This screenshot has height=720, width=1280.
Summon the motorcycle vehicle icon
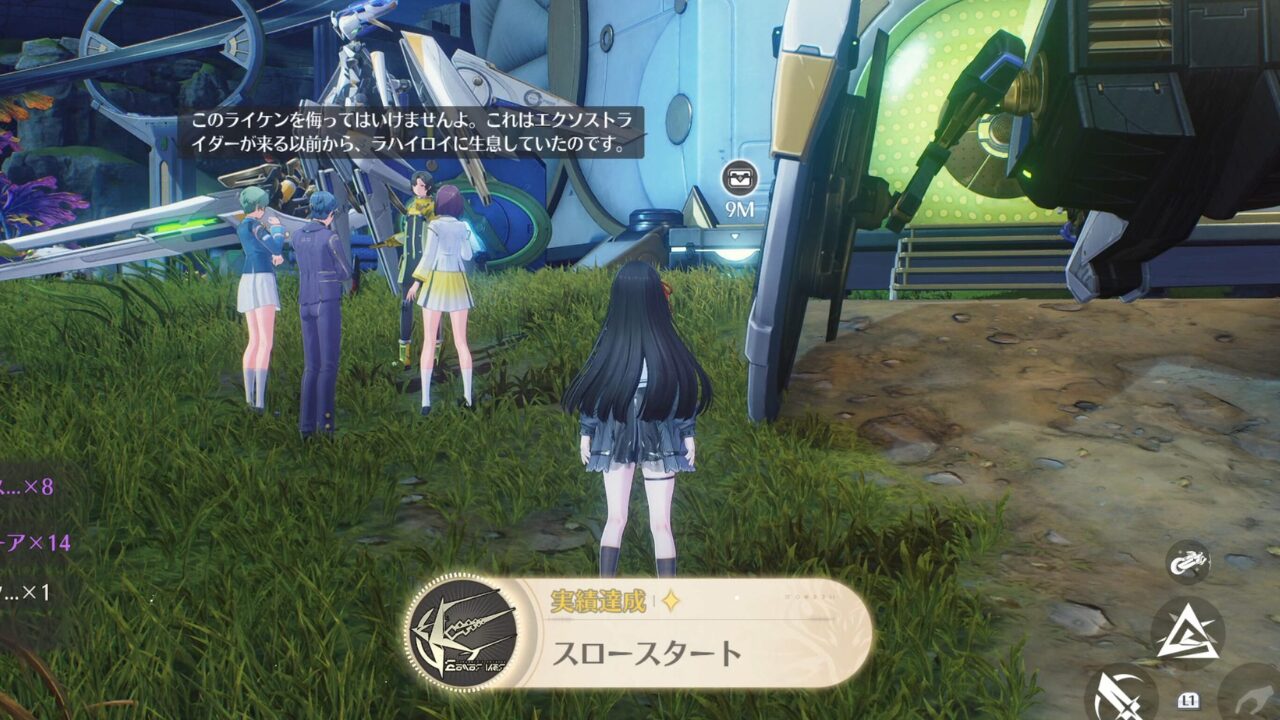pyautogui.click(x=1188, y=560)
